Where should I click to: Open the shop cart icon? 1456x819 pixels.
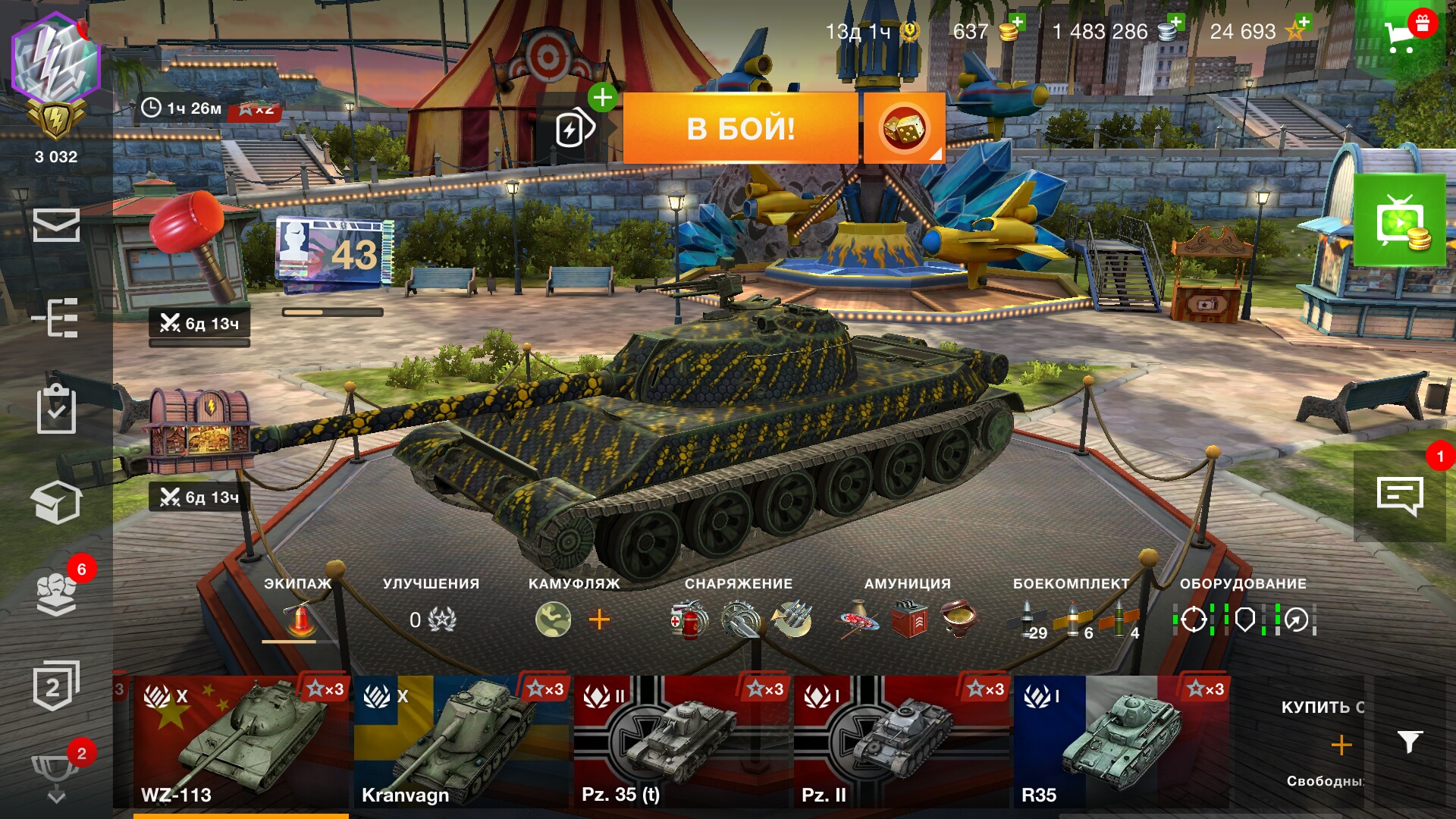1400,35
